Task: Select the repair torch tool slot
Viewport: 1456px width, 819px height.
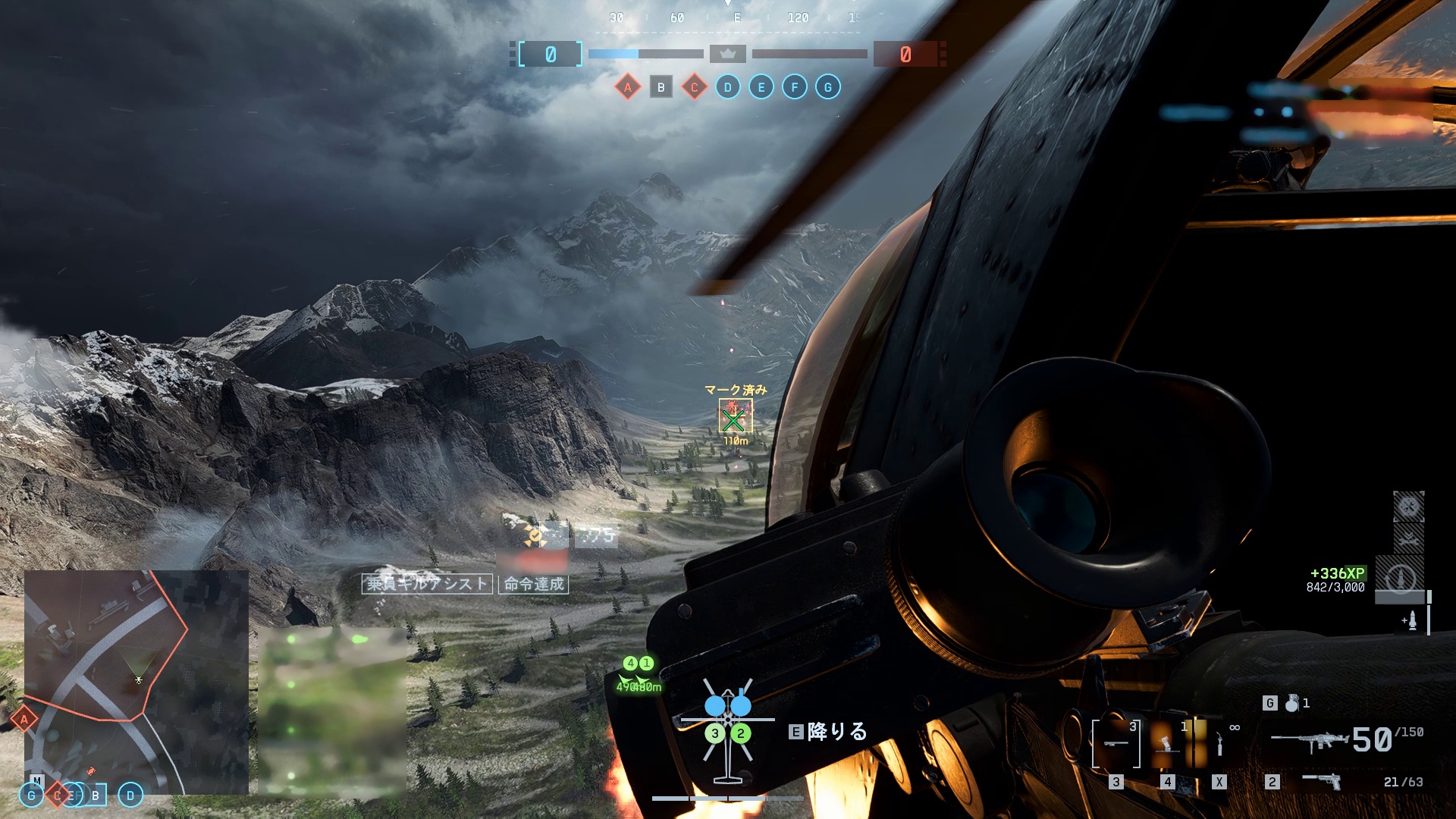Action: coord(1219,743)
